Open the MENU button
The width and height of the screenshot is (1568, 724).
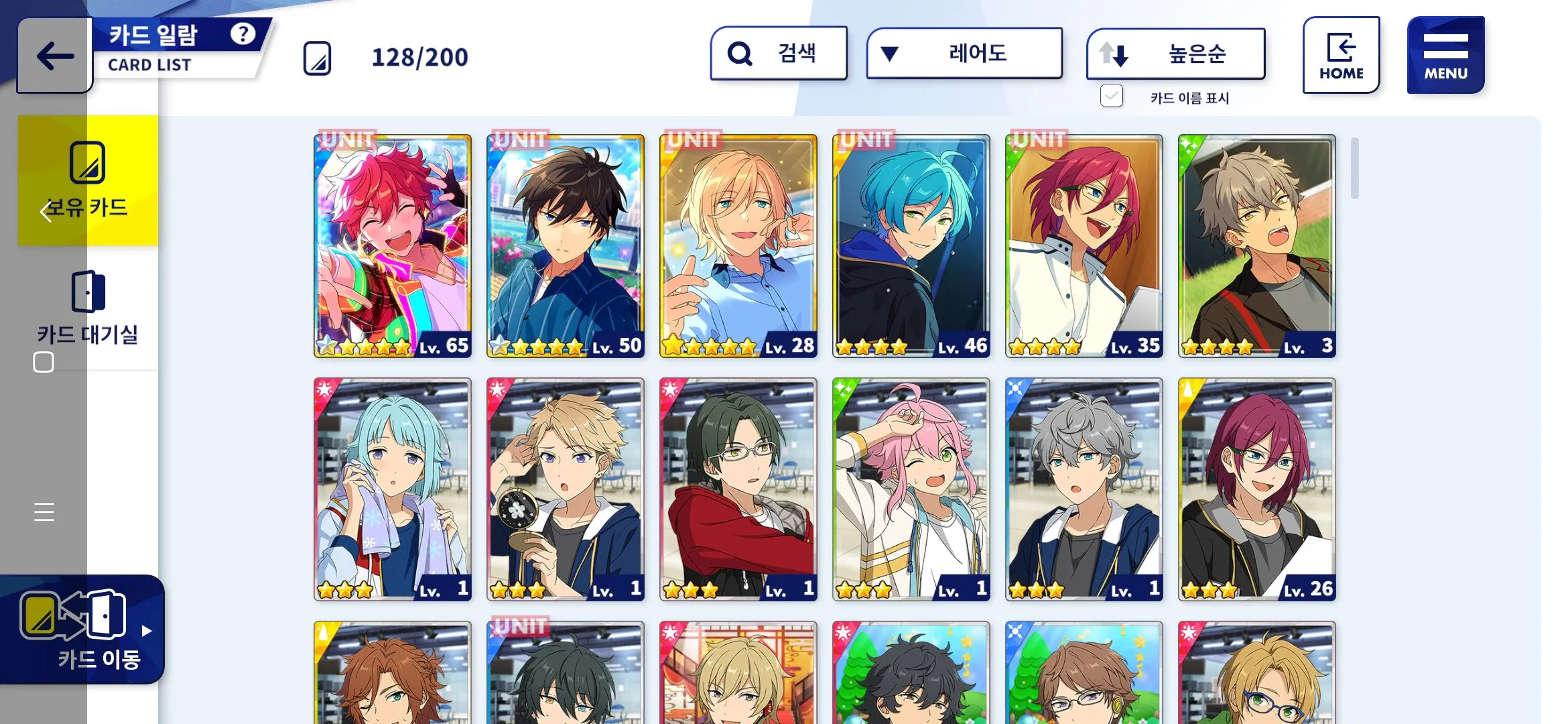tap(1445, 55)
